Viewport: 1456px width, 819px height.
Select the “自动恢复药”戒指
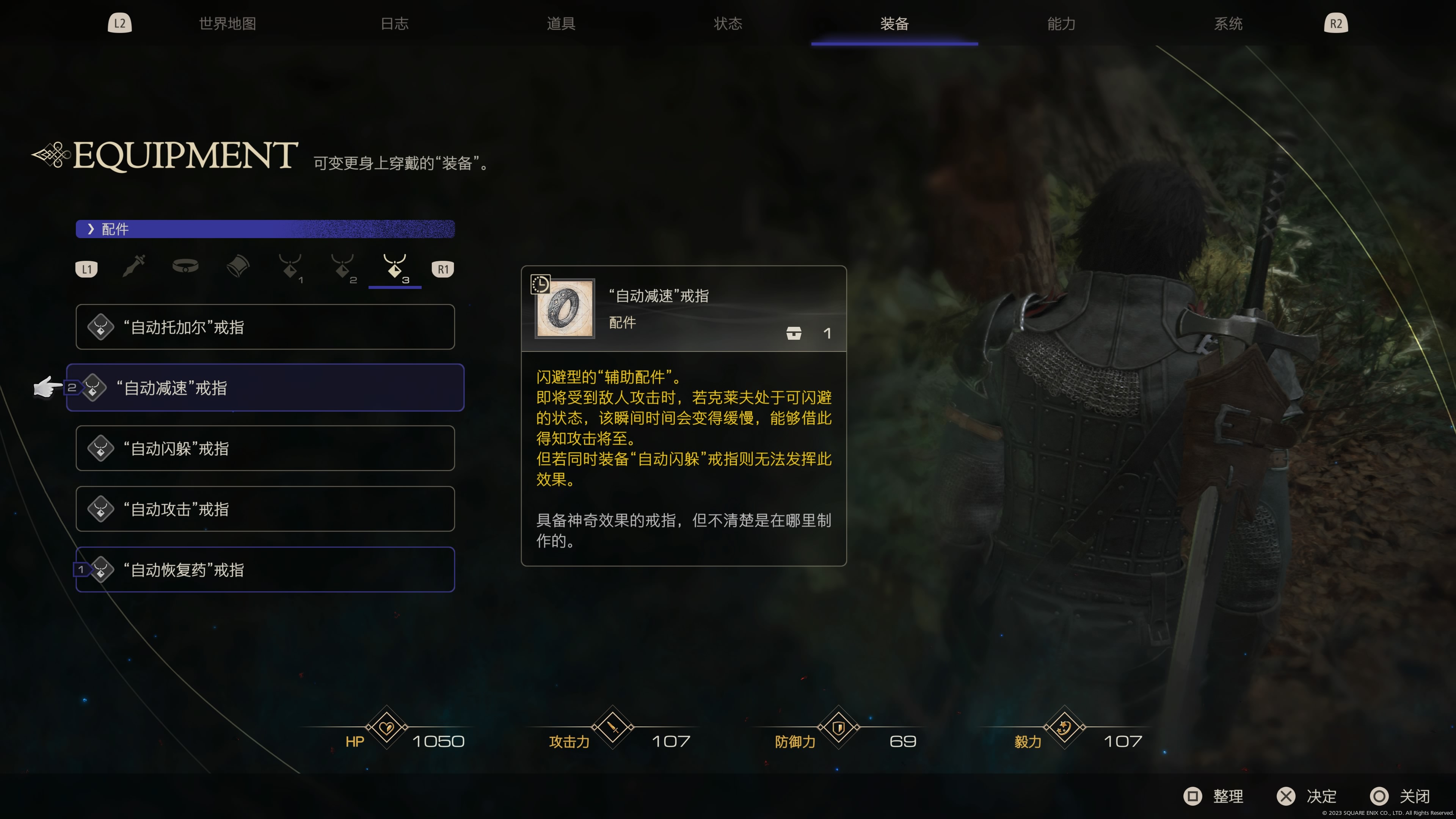(265, 570)
